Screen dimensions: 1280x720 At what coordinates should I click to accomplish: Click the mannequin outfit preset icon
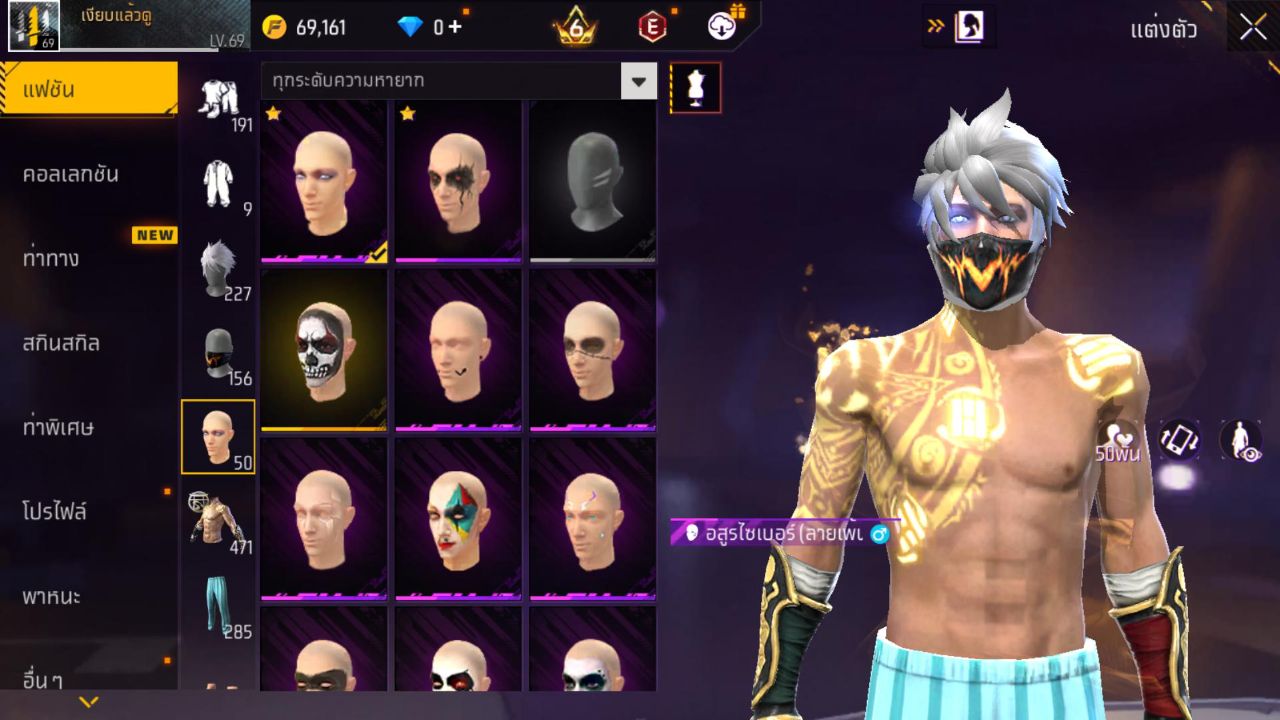coord(692,87)
